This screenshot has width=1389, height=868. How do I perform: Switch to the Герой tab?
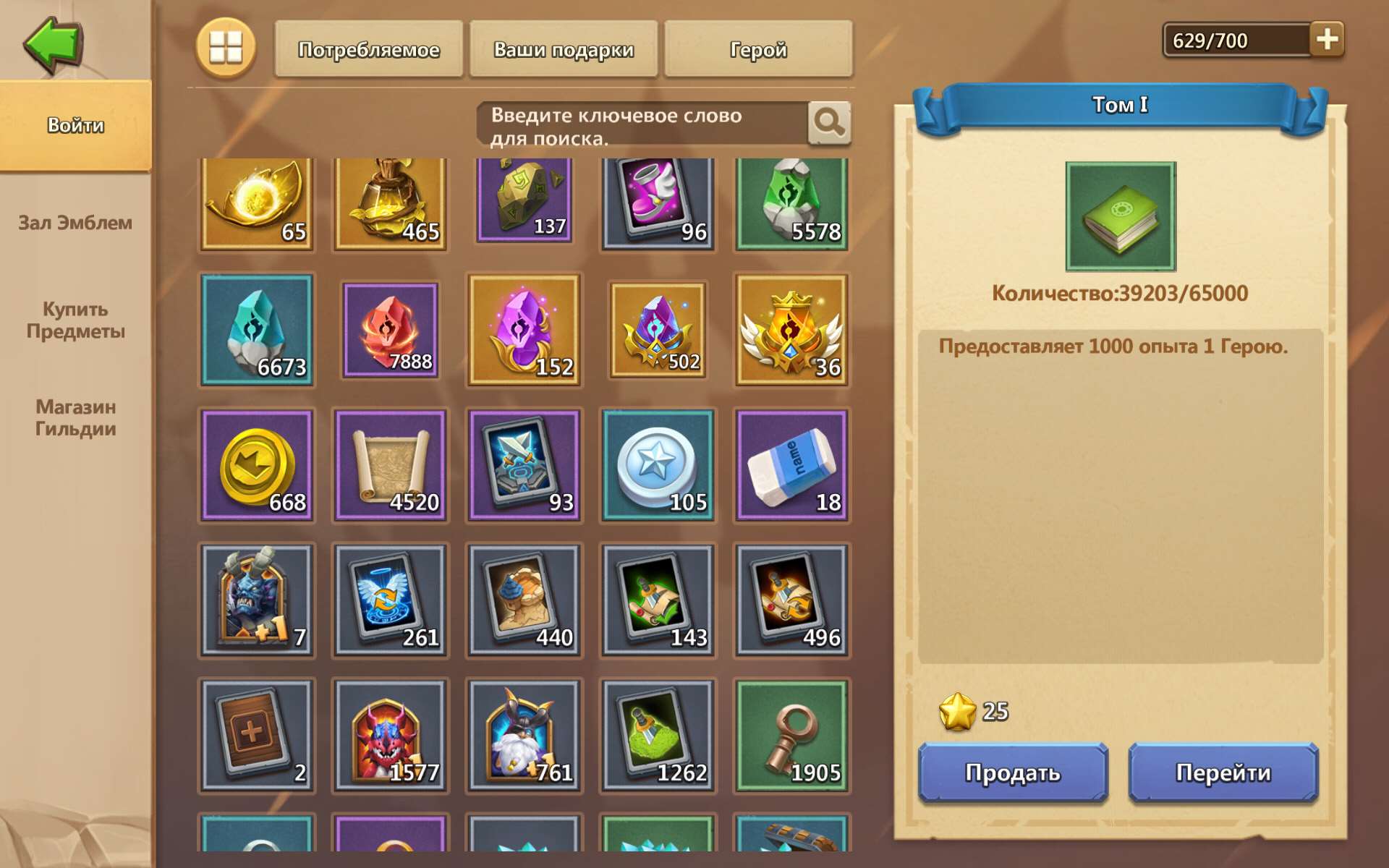tap(758, 49)
